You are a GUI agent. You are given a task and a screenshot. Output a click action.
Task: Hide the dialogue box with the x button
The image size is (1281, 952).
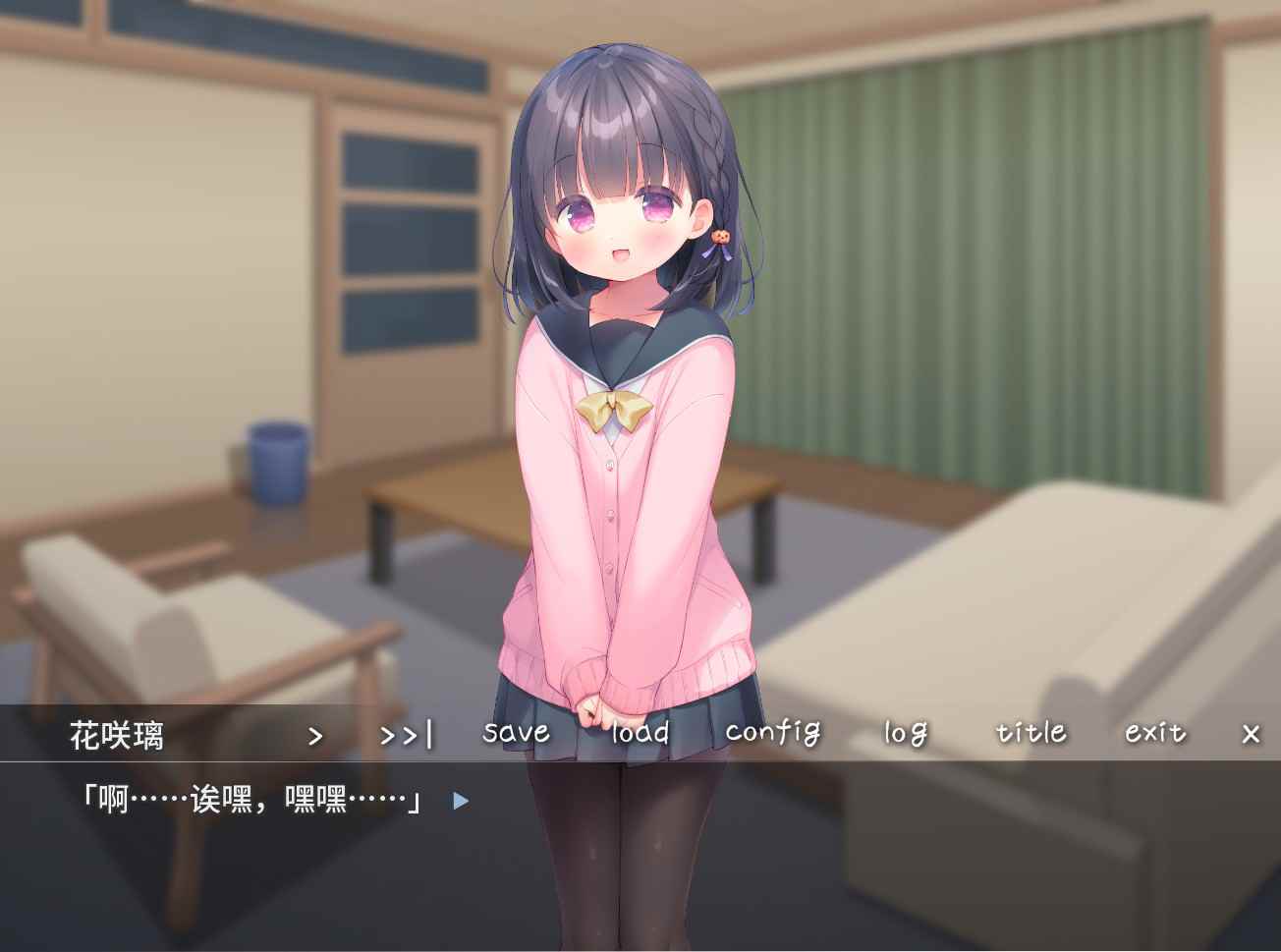click(1251, 734)
